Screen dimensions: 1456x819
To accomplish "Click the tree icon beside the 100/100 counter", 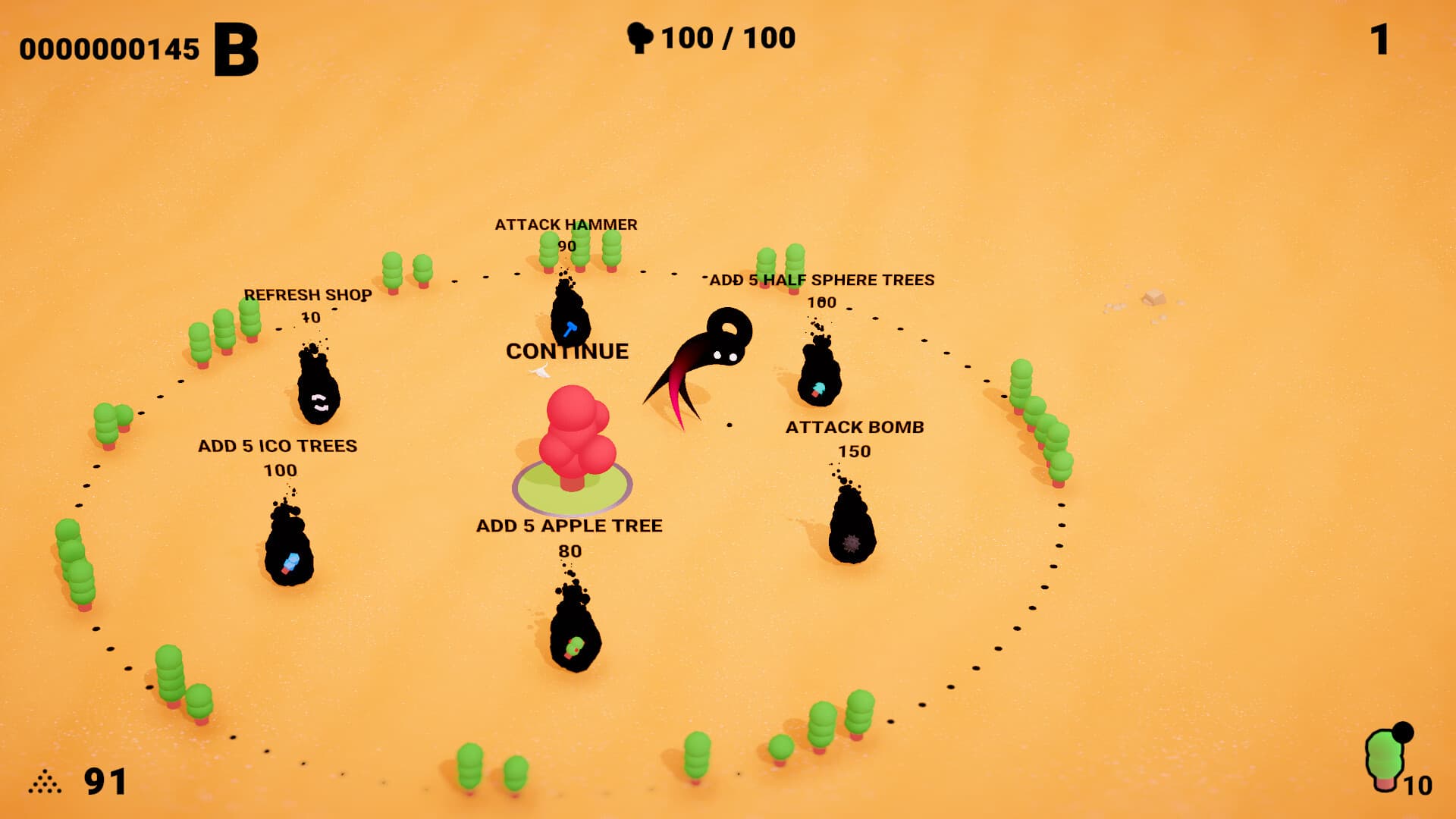I will (641, 37).
